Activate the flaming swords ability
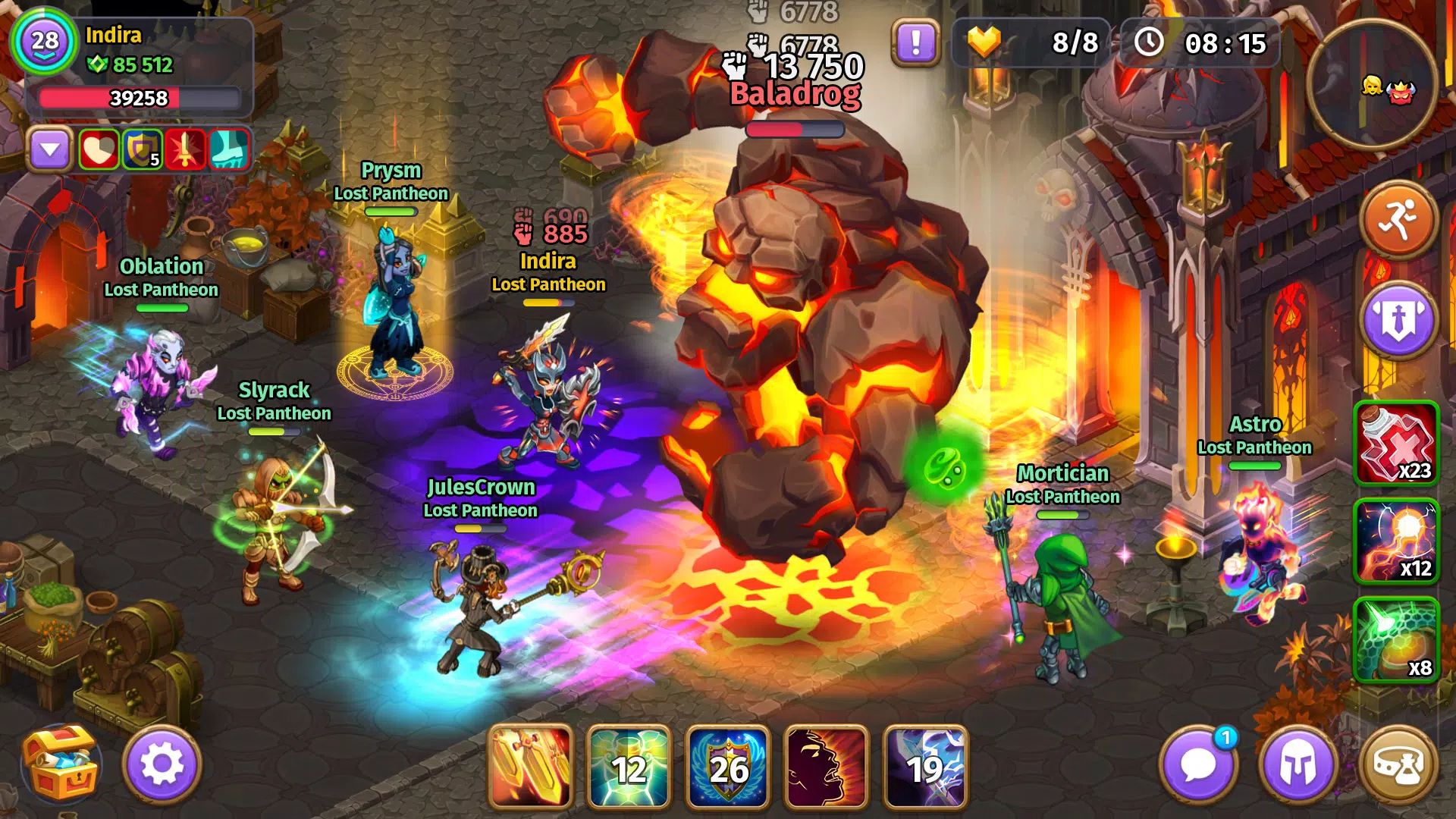The height and width of the screenshot is (819, 1456). tap(531, 766)
